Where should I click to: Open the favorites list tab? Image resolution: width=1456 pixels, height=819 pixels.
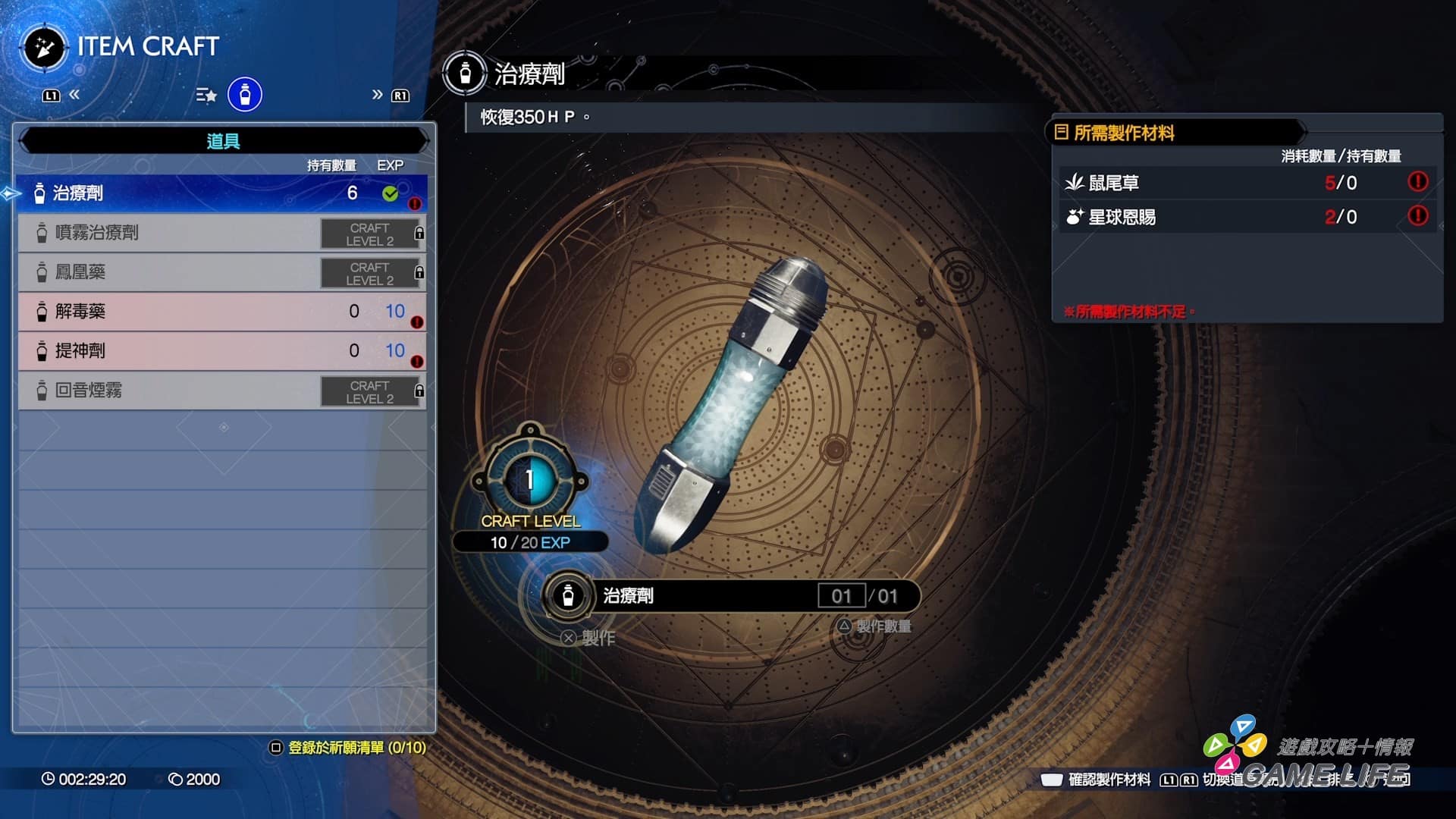(206, 95)
